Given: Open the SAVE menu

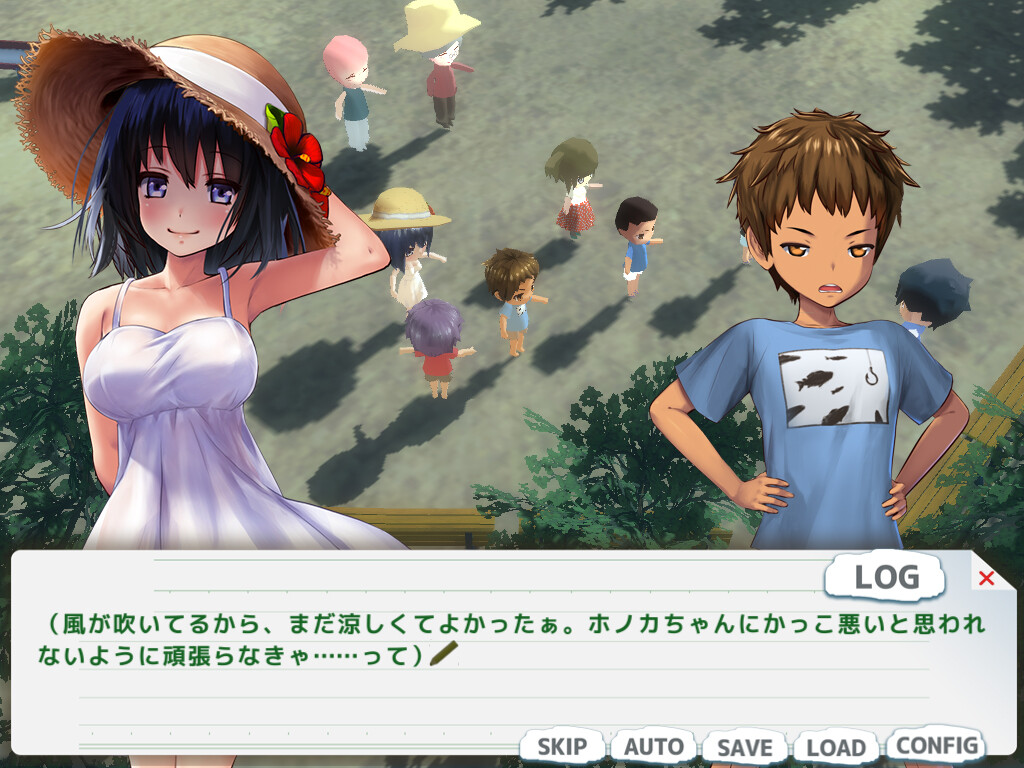Looking at the screenshot, I should click(x=745, y=747).
